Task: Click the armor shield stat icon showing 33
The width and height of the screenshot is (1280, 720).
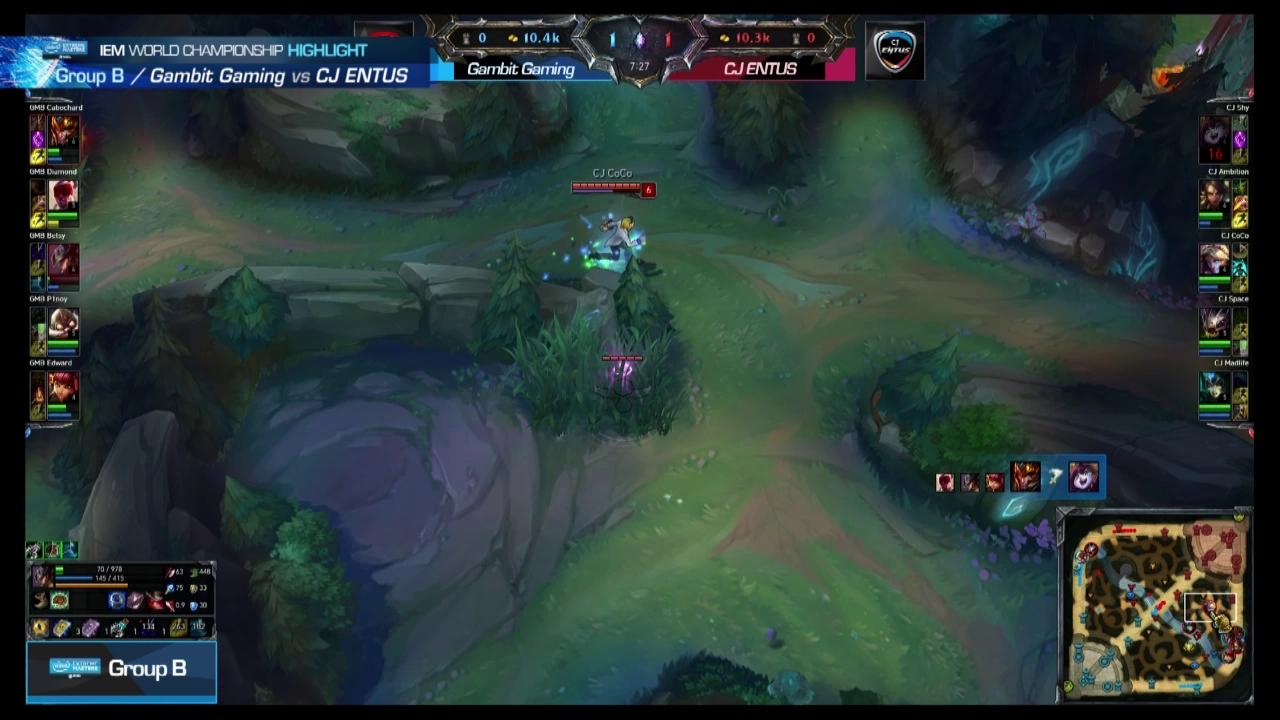Action: tap(194, 588)
